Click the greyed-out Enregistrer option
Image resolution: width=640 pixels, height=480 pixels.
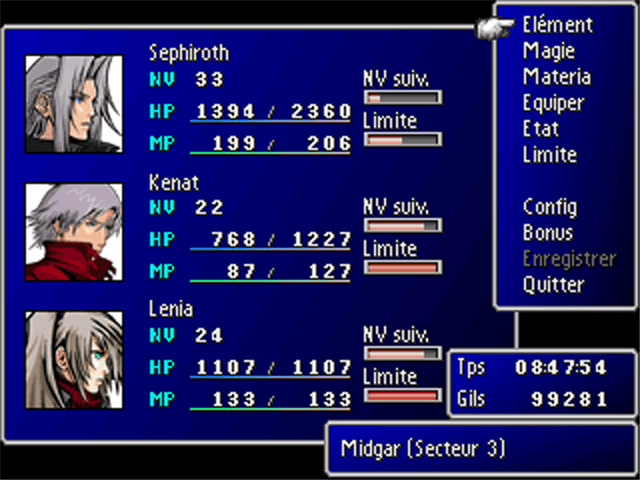coord(569,259)
